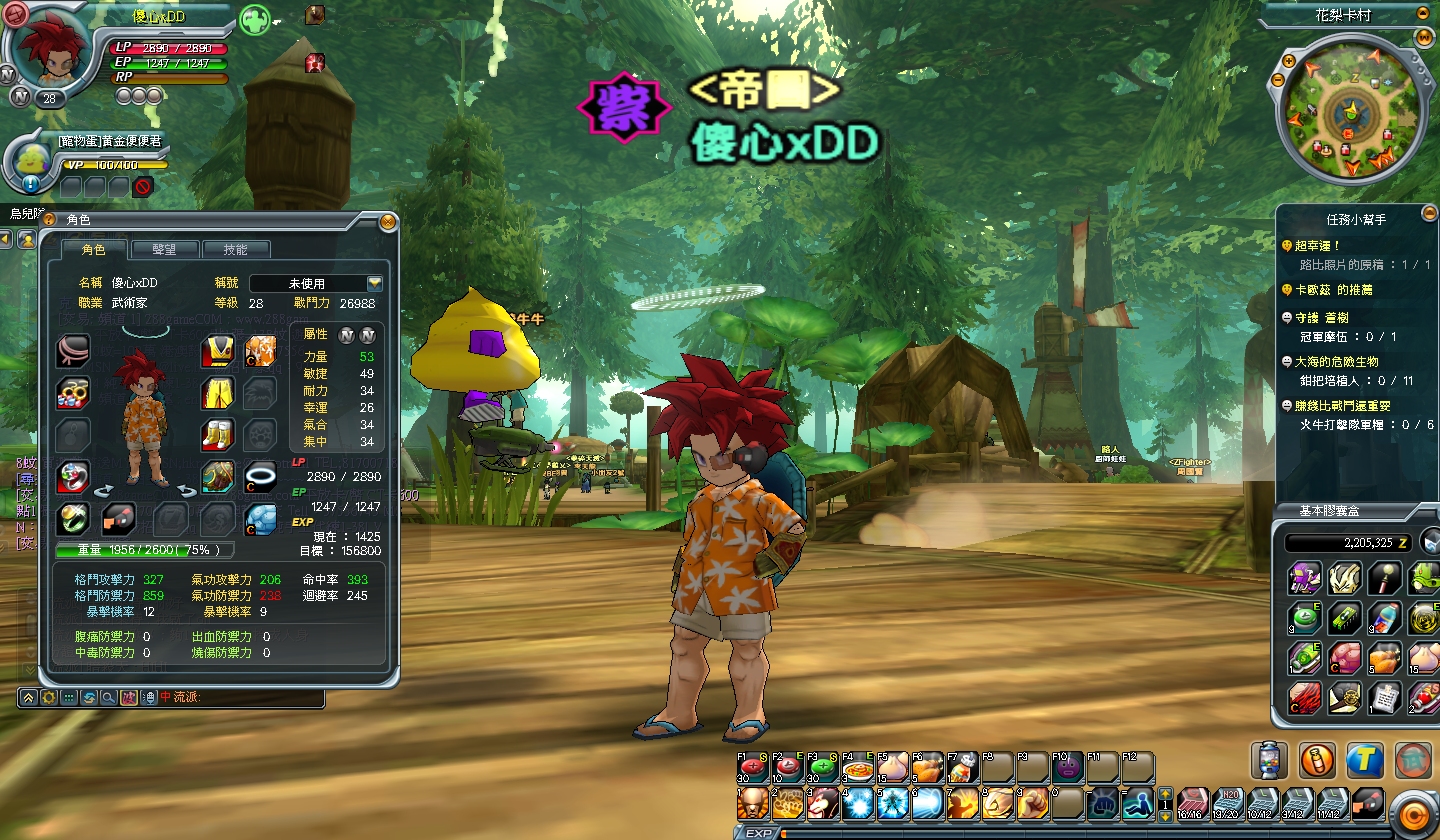This screenshot has height=840, width=1440.
Task: Click the orange floral shirt costume slot
Action: click(260, 351)
